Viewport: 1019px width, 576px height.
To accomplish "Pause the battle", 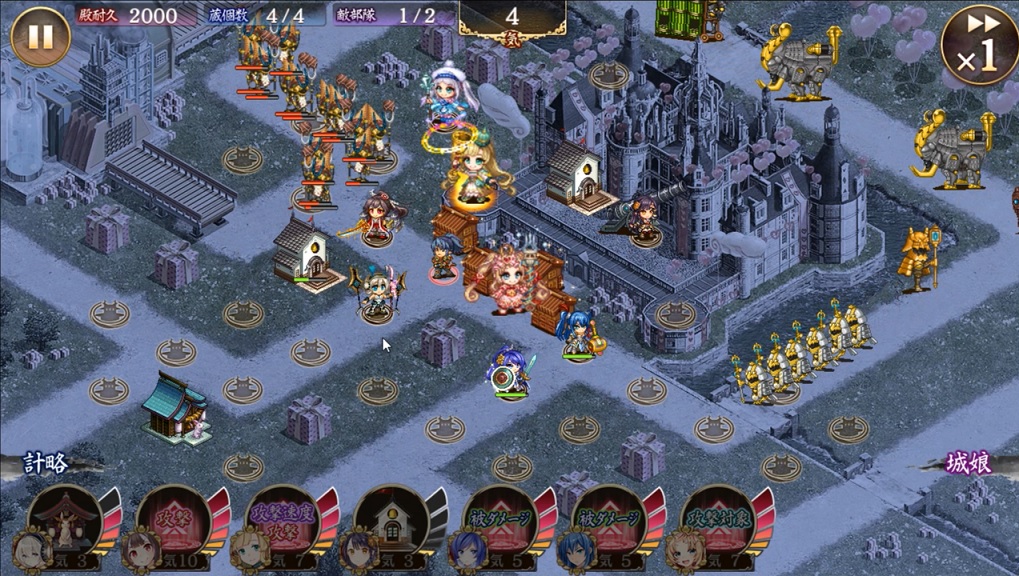I will 40,37.
